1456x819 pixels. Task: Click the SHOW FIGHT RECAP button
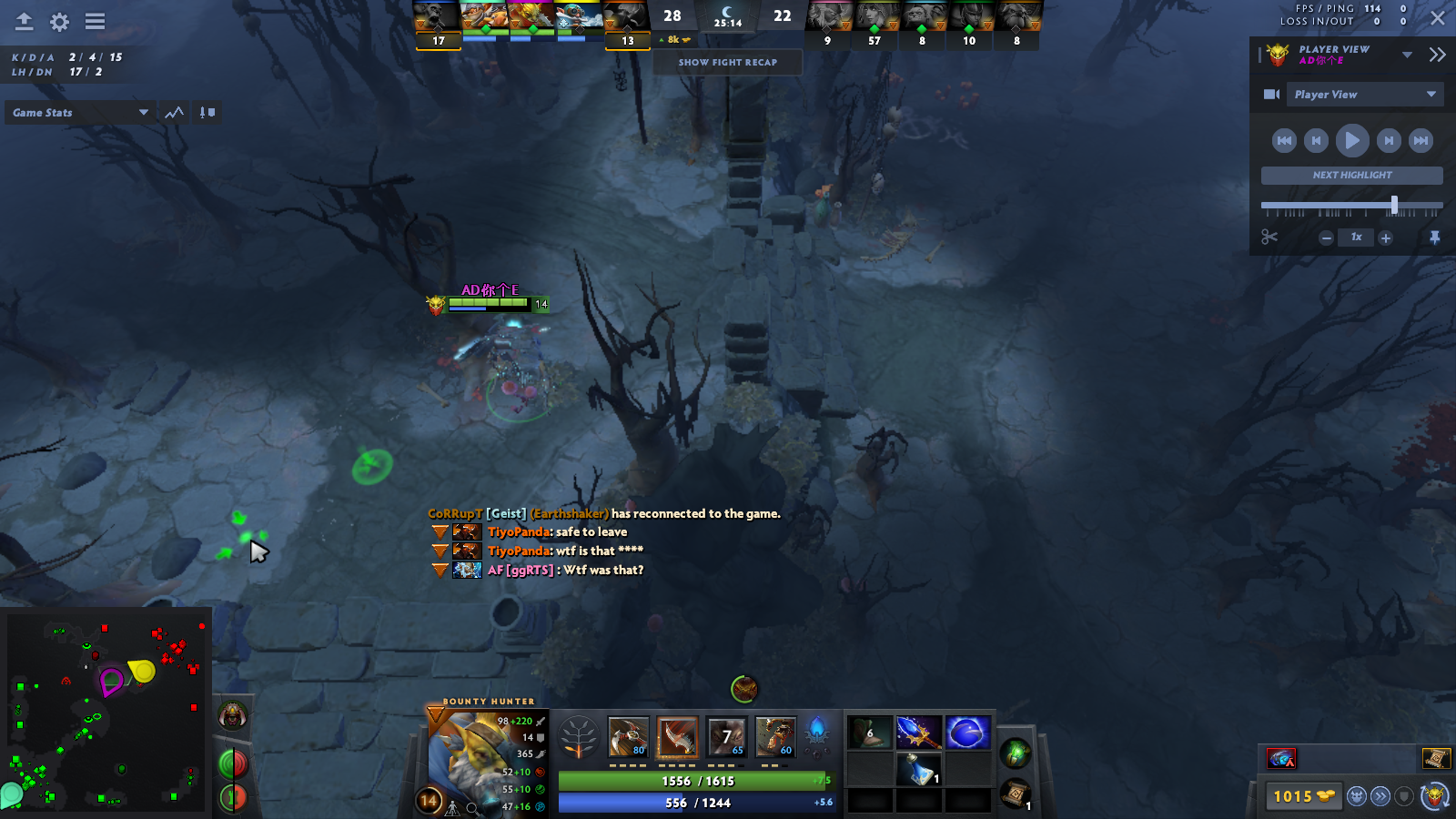coord(727,62)
